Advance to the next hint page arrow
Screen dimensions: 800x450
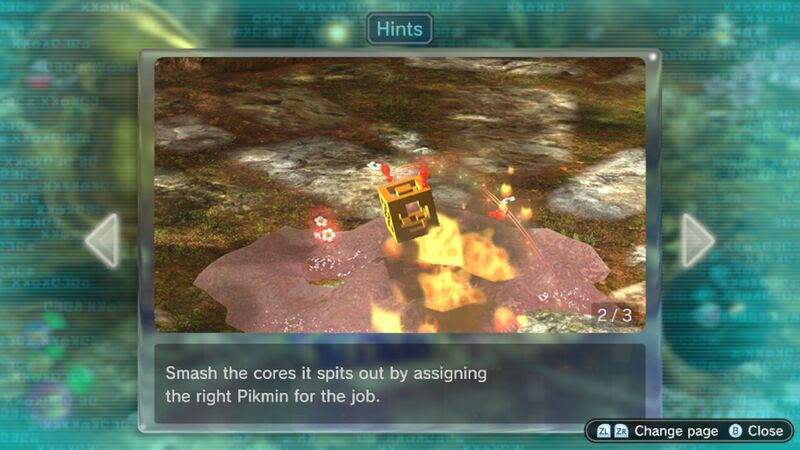tap(697, 240)
